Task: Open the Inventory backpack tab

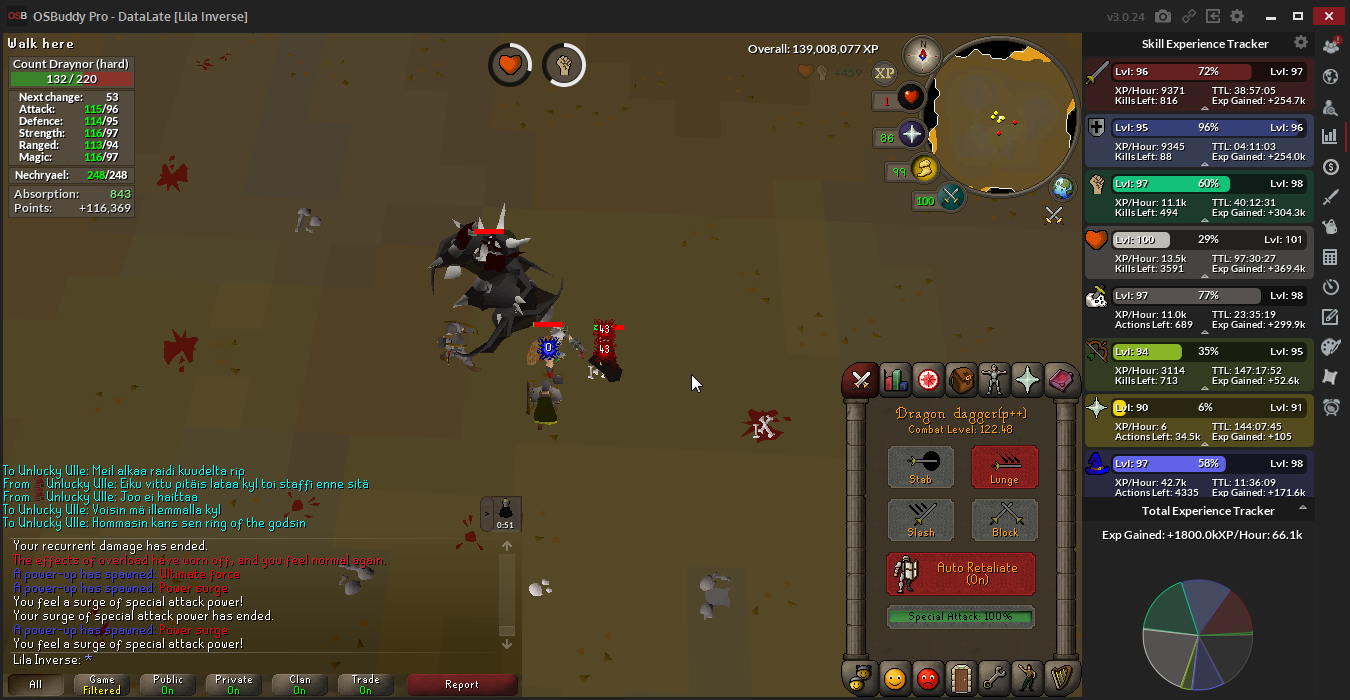Action: [961, 380]
